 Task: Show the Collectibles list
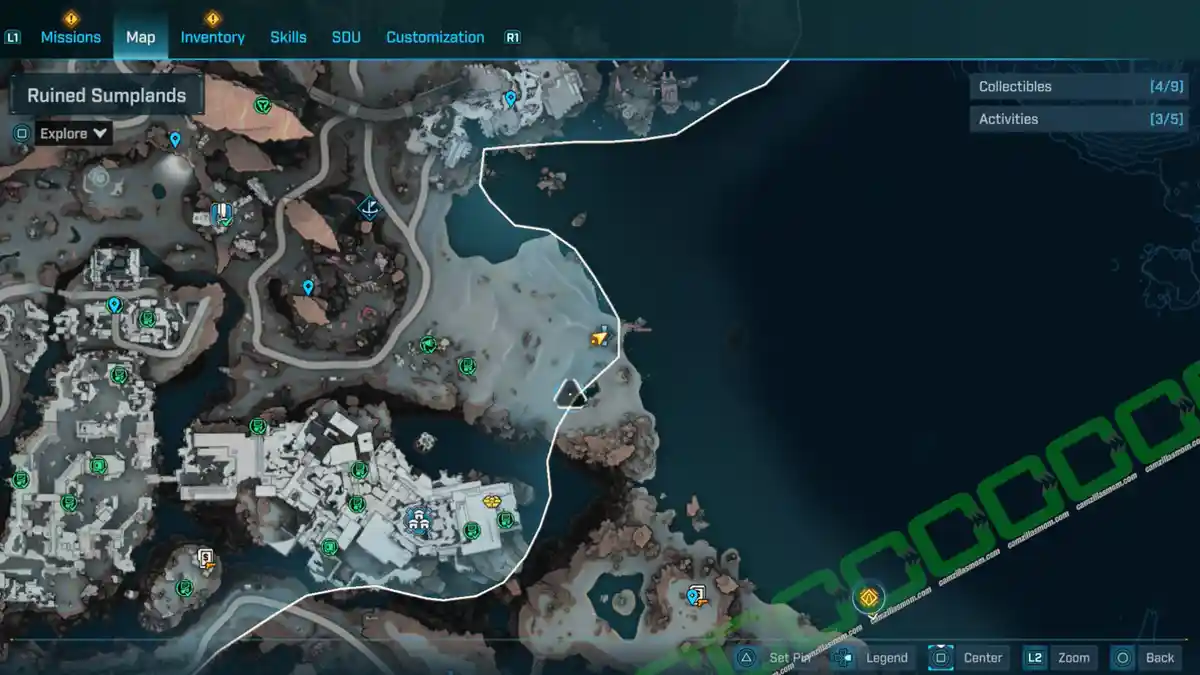[x=1064, y=87]
